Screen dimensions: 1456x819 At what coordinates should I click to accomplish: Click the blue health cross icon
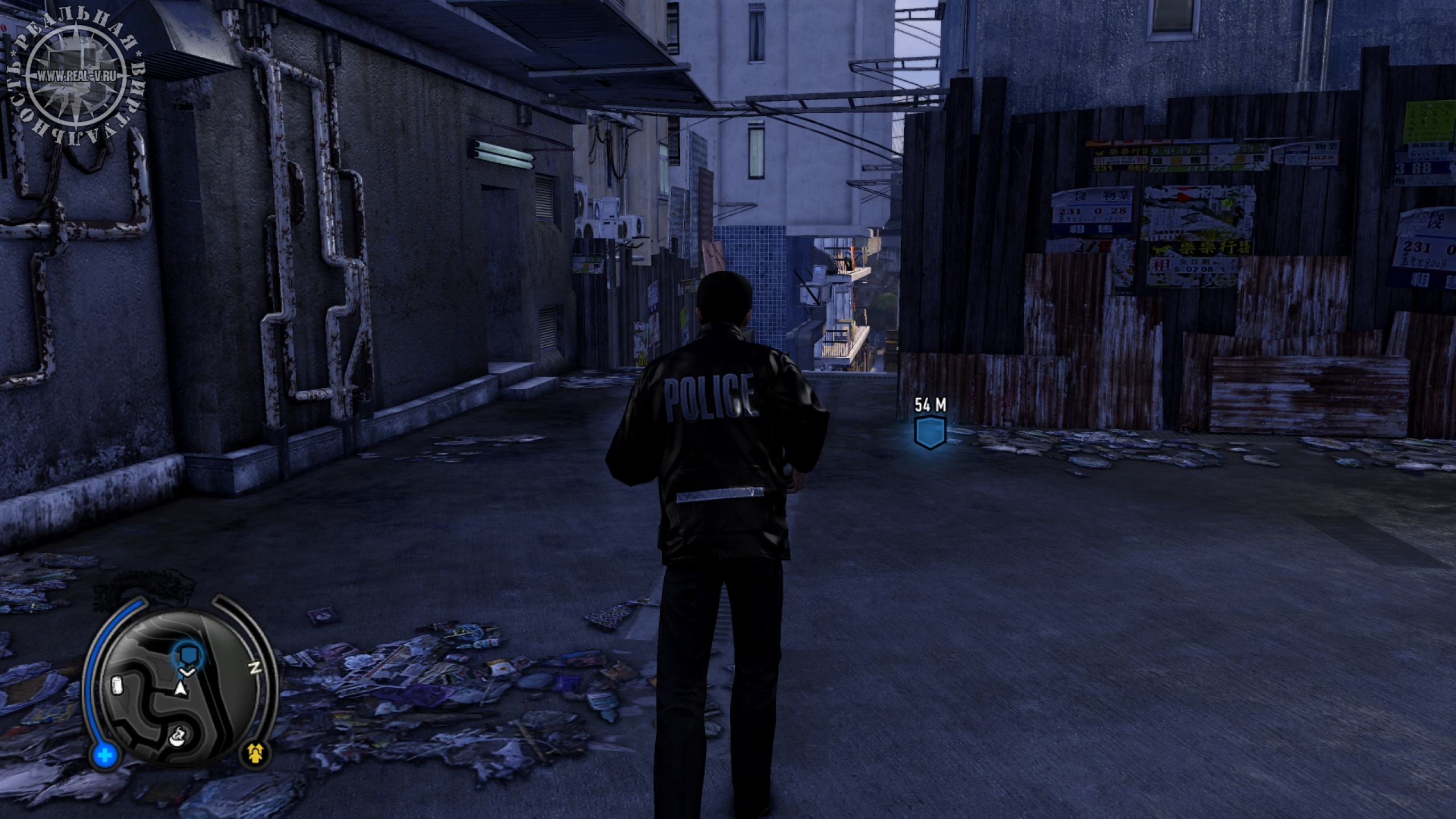(x=106, y=756)
